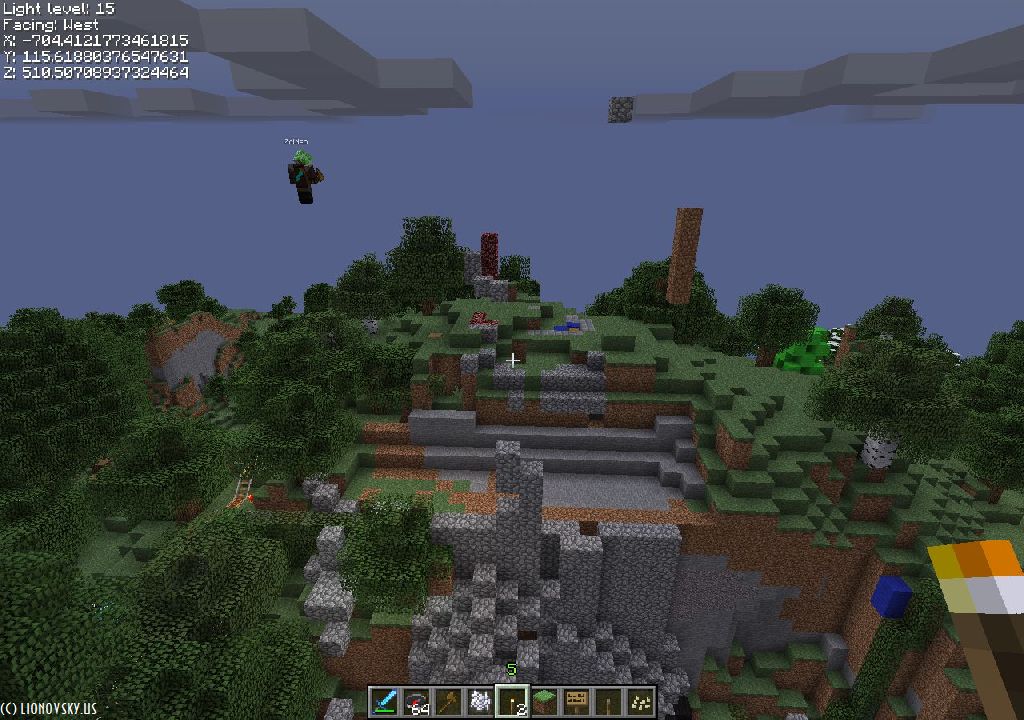Select the compass slot showing 64
The image size is (1024, 720).
coord(416,701)
